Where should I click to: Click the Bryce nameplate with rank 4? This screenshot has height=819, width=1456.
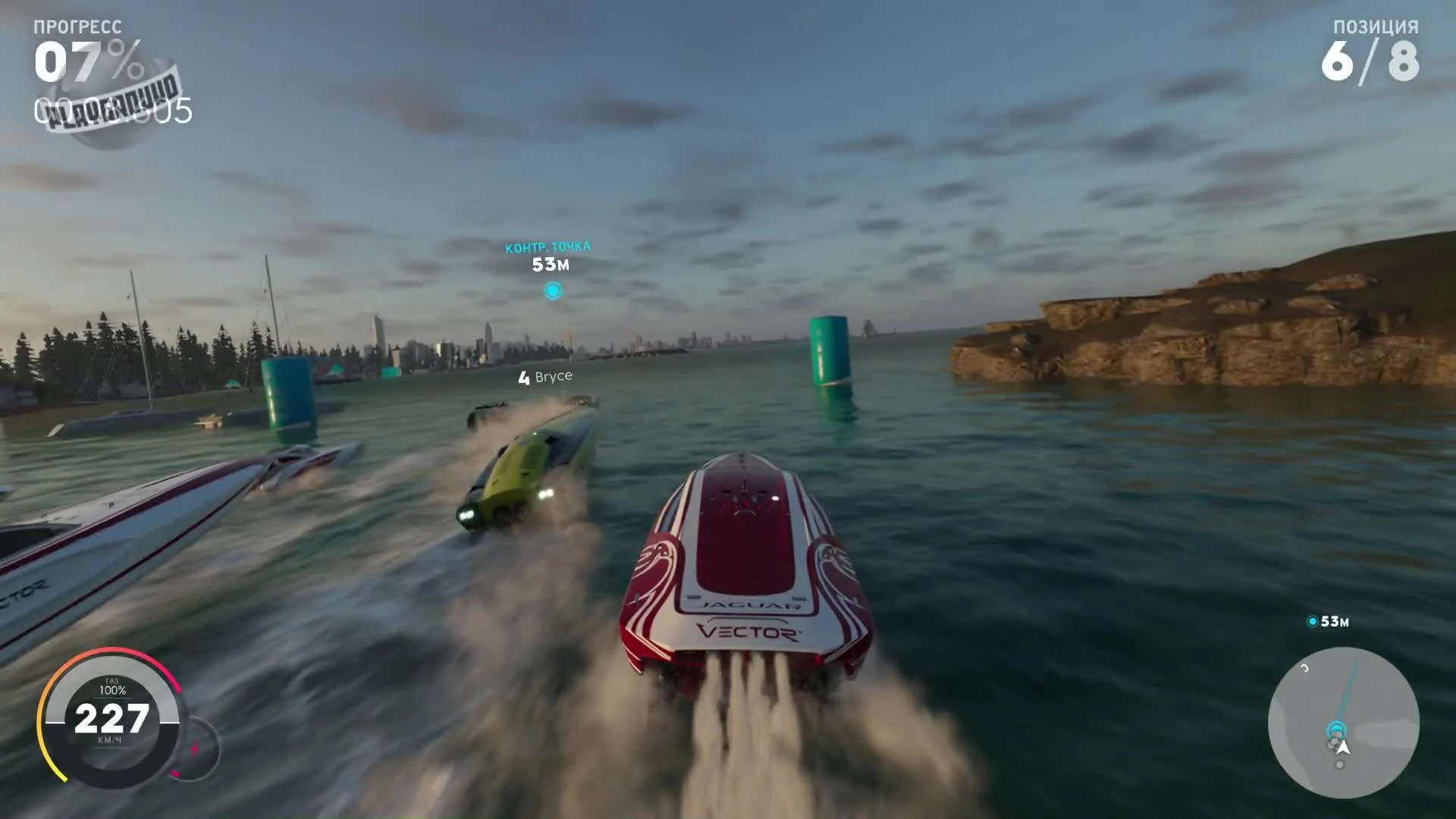(544, 375)
